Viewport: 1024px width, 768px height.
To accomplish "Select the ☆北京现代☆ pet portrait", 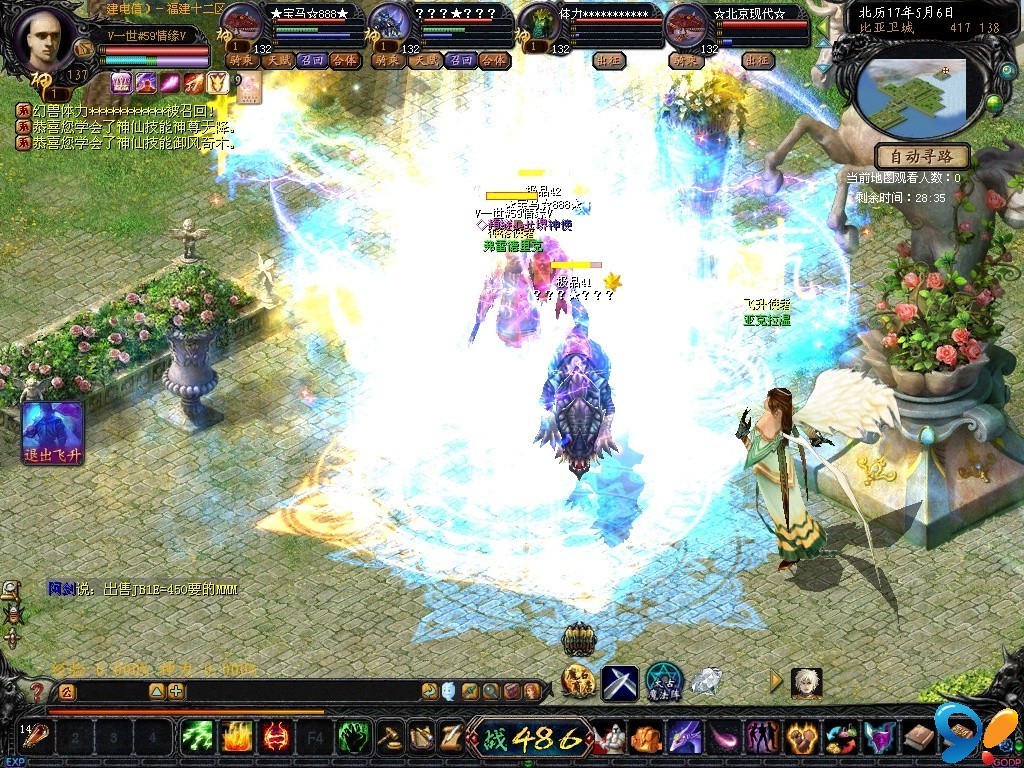I will tap(687, 24).
